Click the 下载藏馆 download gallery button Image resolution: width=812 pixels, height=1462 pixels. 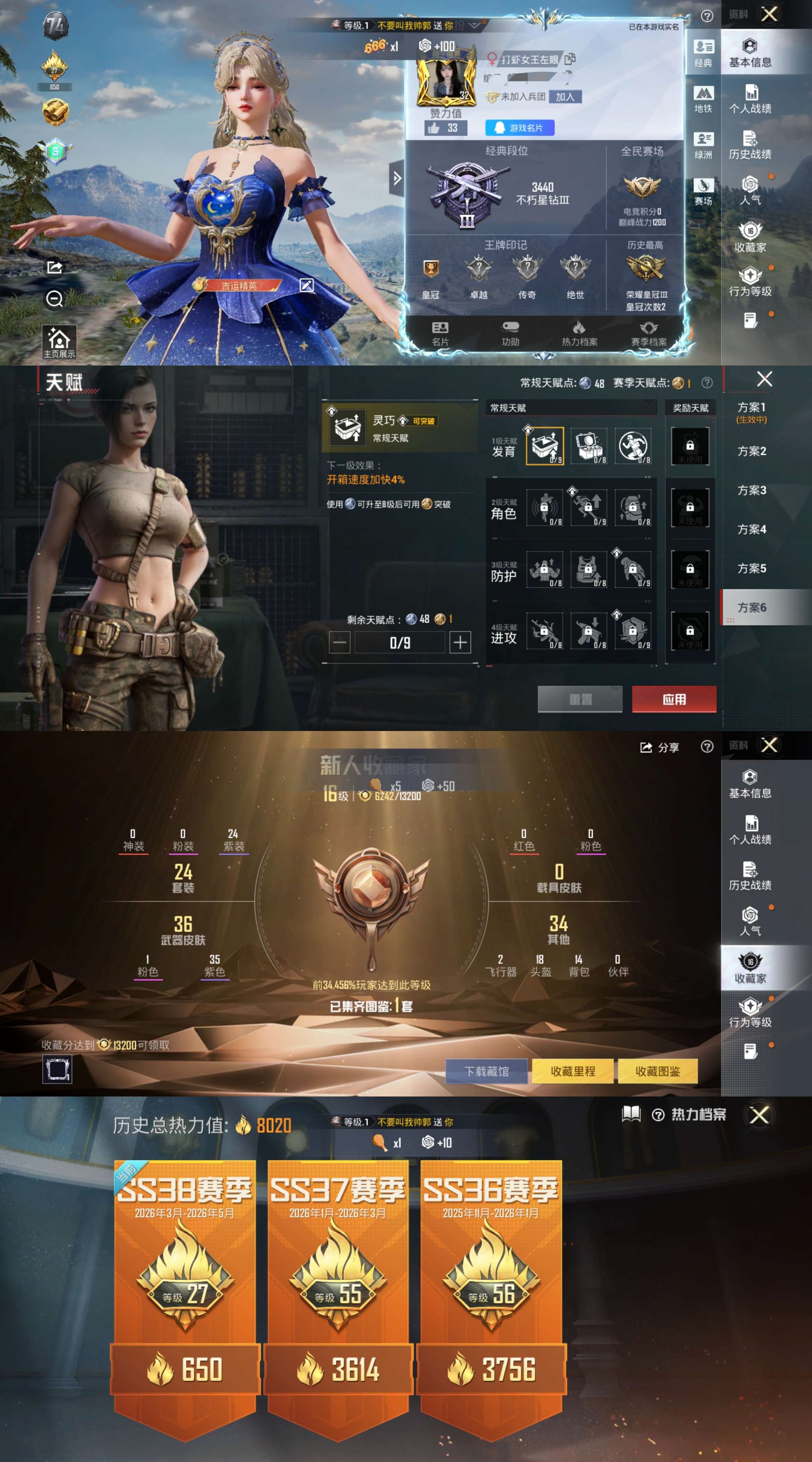click(x=486, y=1071)
